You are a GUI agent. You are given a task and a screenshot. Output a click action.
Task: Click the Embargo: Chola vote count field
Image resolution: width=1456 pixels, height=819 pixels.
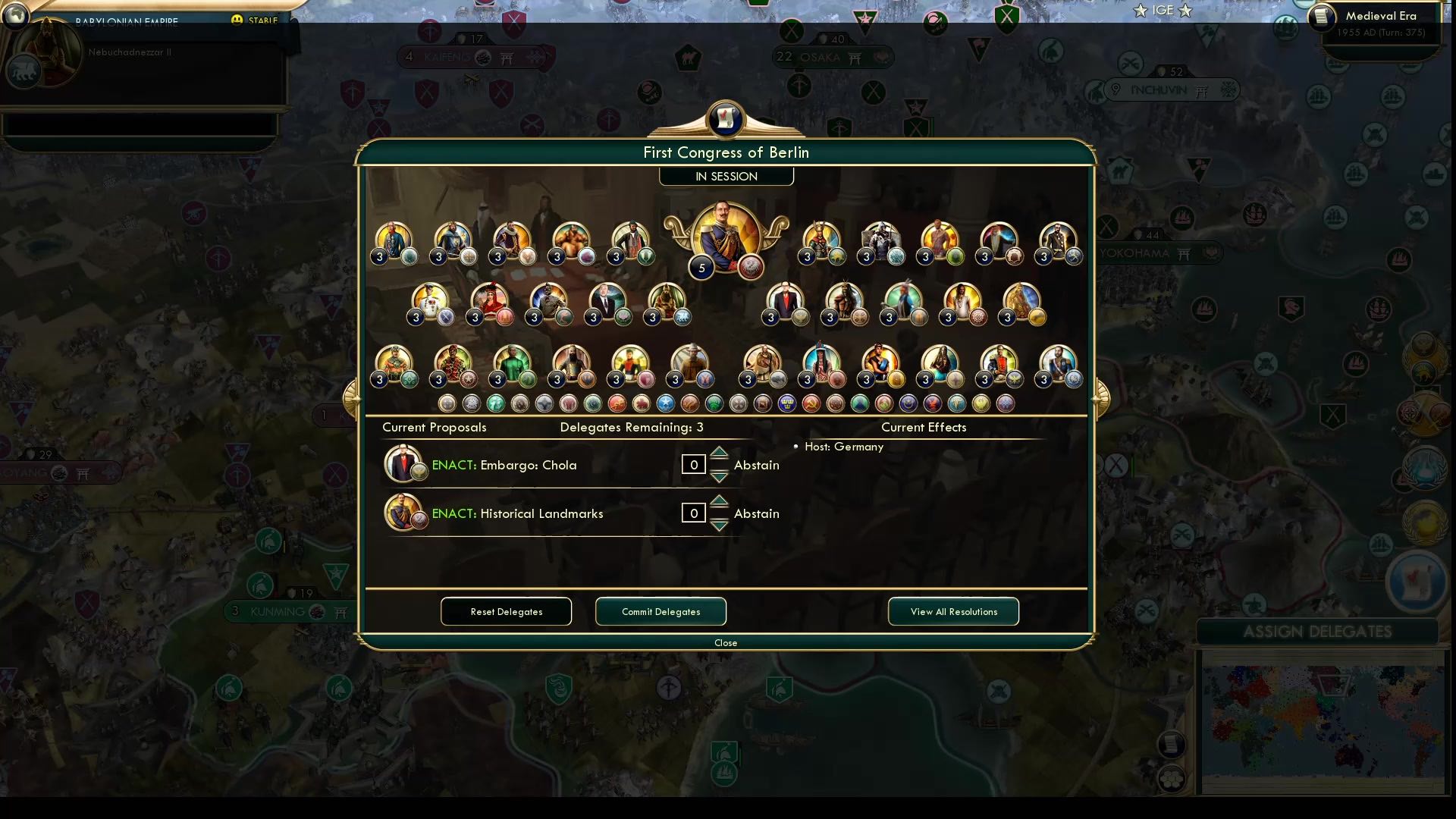point(693,464)
